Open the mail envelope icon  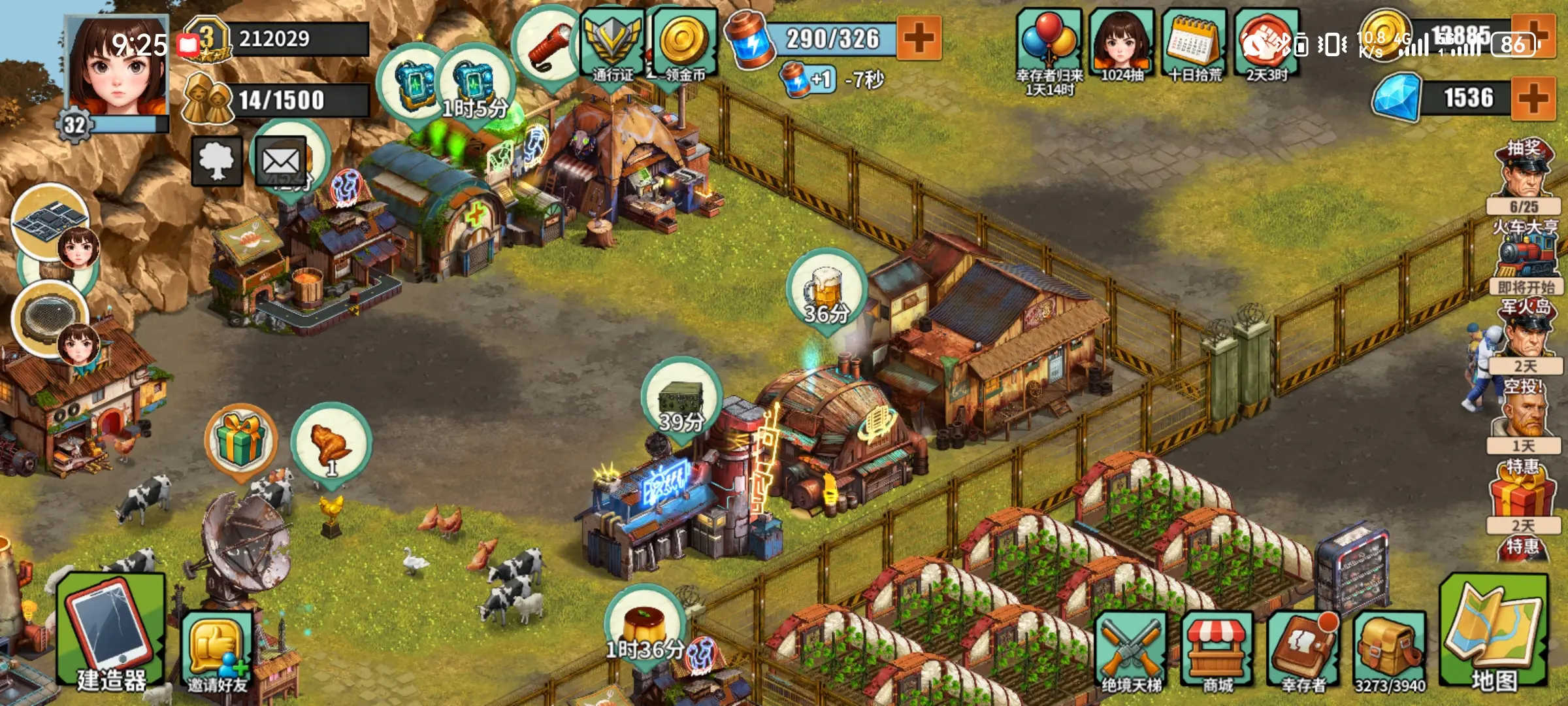281,161
